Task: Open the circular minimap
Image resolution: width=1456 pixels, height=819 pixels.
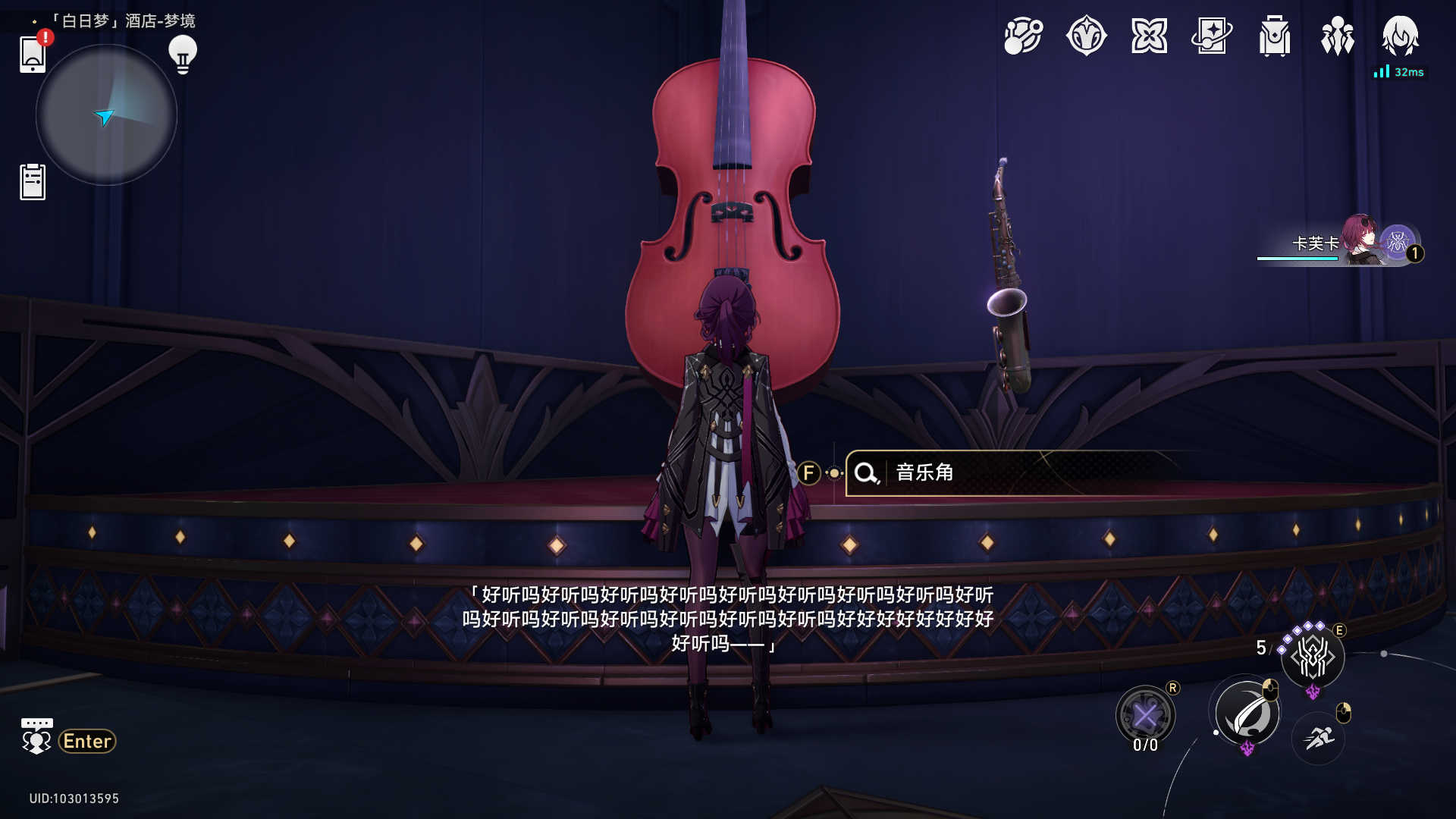Action: pos(106,115)
